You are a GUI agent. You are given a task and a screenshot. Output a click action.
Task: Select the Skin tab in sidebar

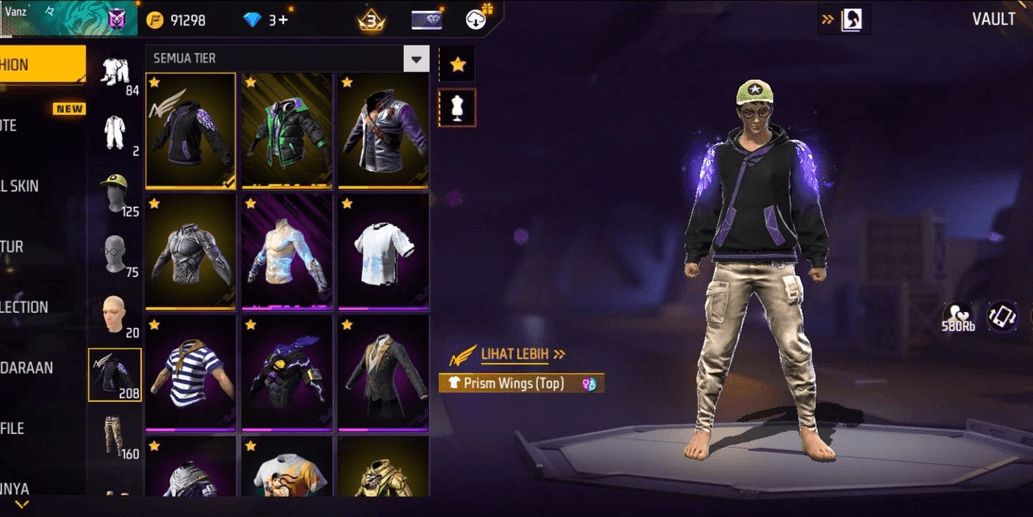point(22,186)
